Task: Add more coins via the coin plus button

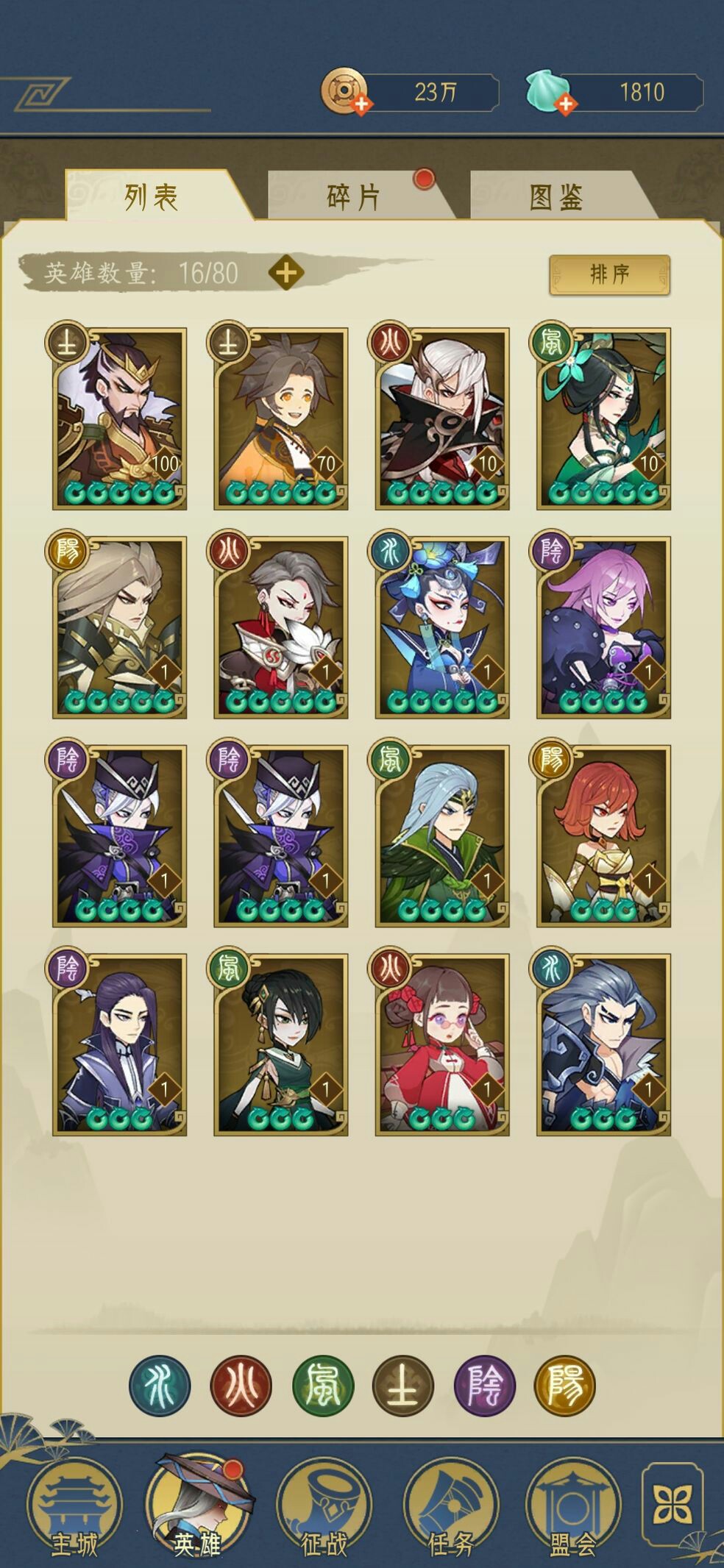Action: [x=361, y=104]
